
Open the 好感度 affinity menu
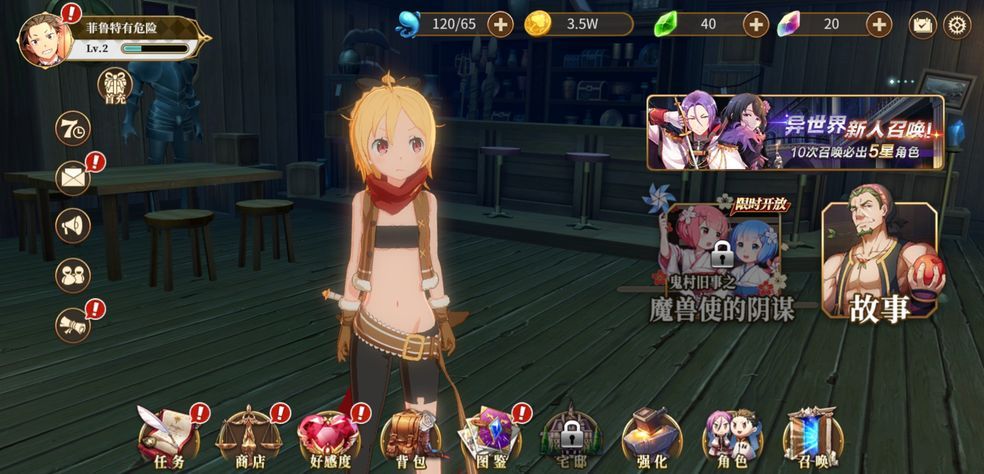(x=328, y=436)
